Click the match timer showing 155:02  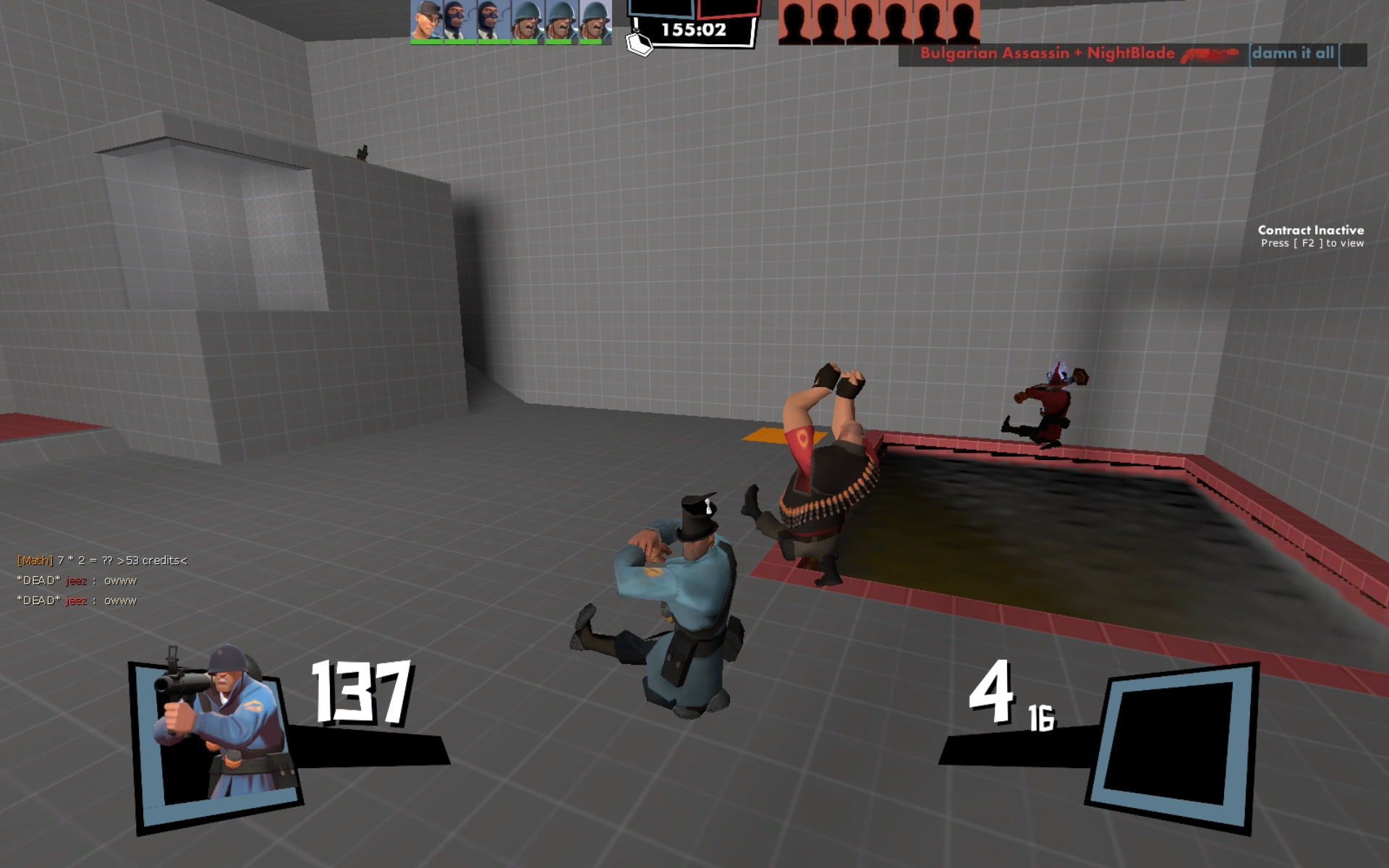click(694, 29)
